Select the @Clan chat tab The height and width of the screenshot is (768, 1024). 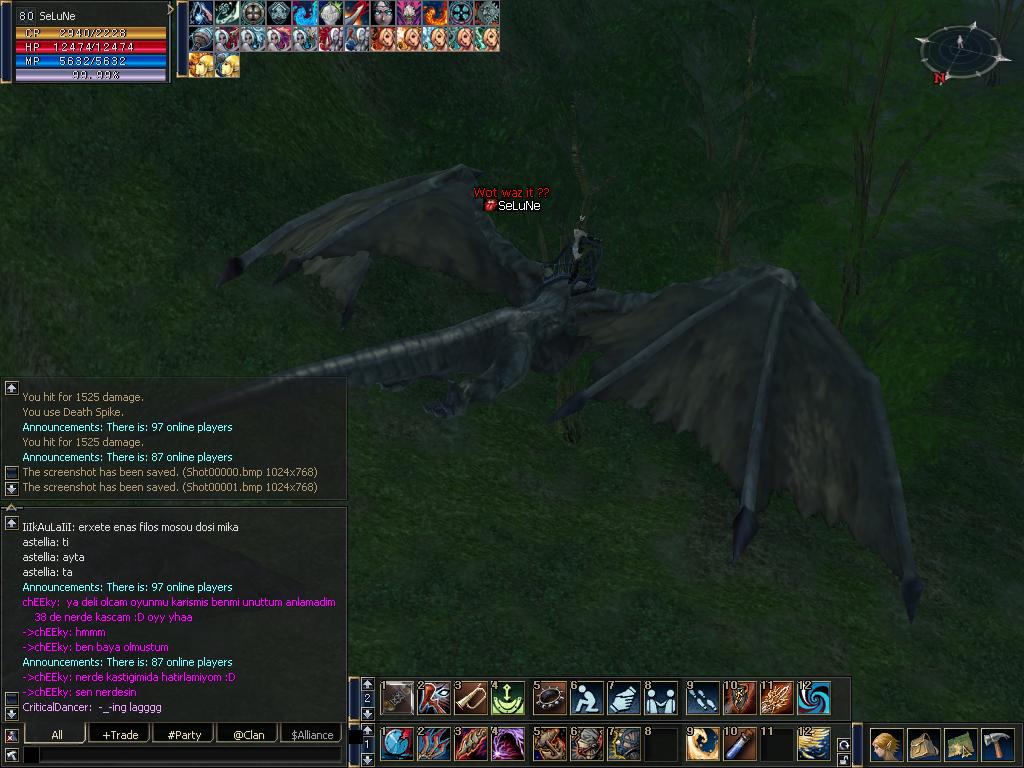pyautogui.click(x=248, y=735)
